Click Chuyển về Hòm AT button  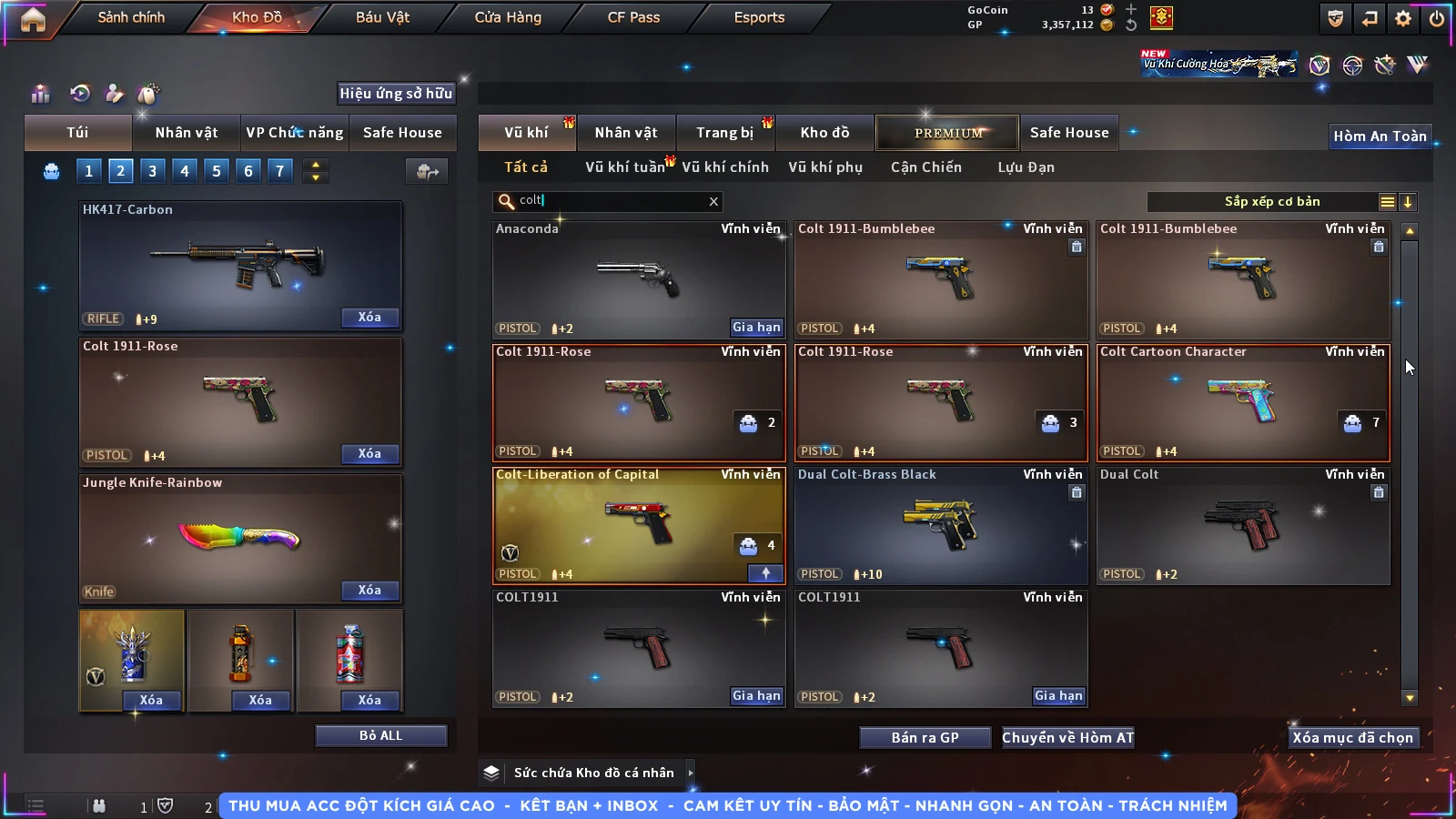pos(1068,737)
